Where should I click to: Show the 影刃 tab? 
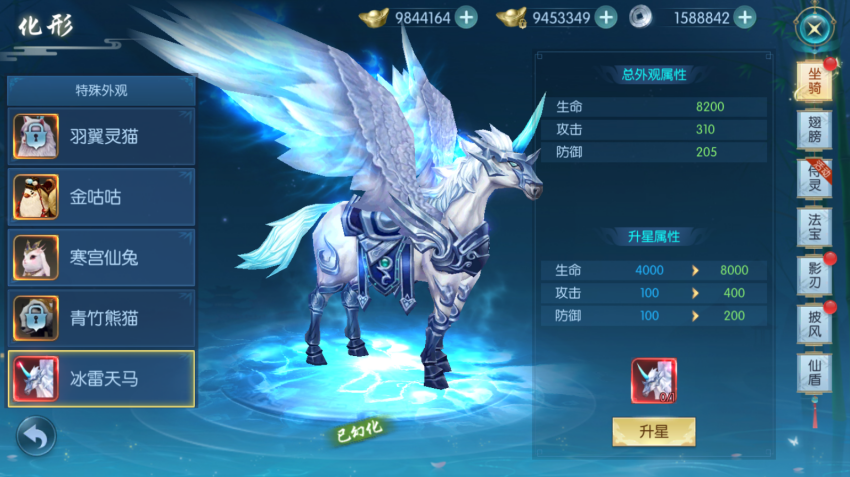pyautogui.click(x=814, y=277)
